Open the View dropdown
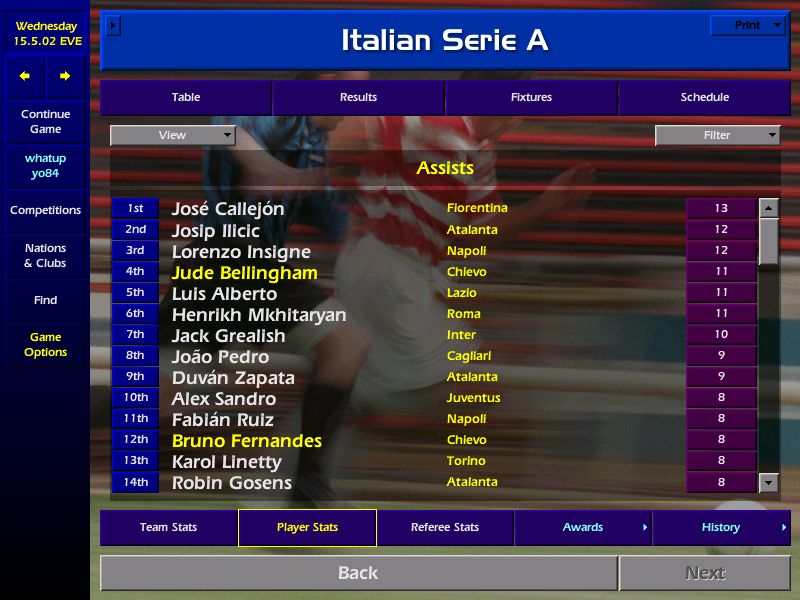800x600 pixels. coord(172,135)
